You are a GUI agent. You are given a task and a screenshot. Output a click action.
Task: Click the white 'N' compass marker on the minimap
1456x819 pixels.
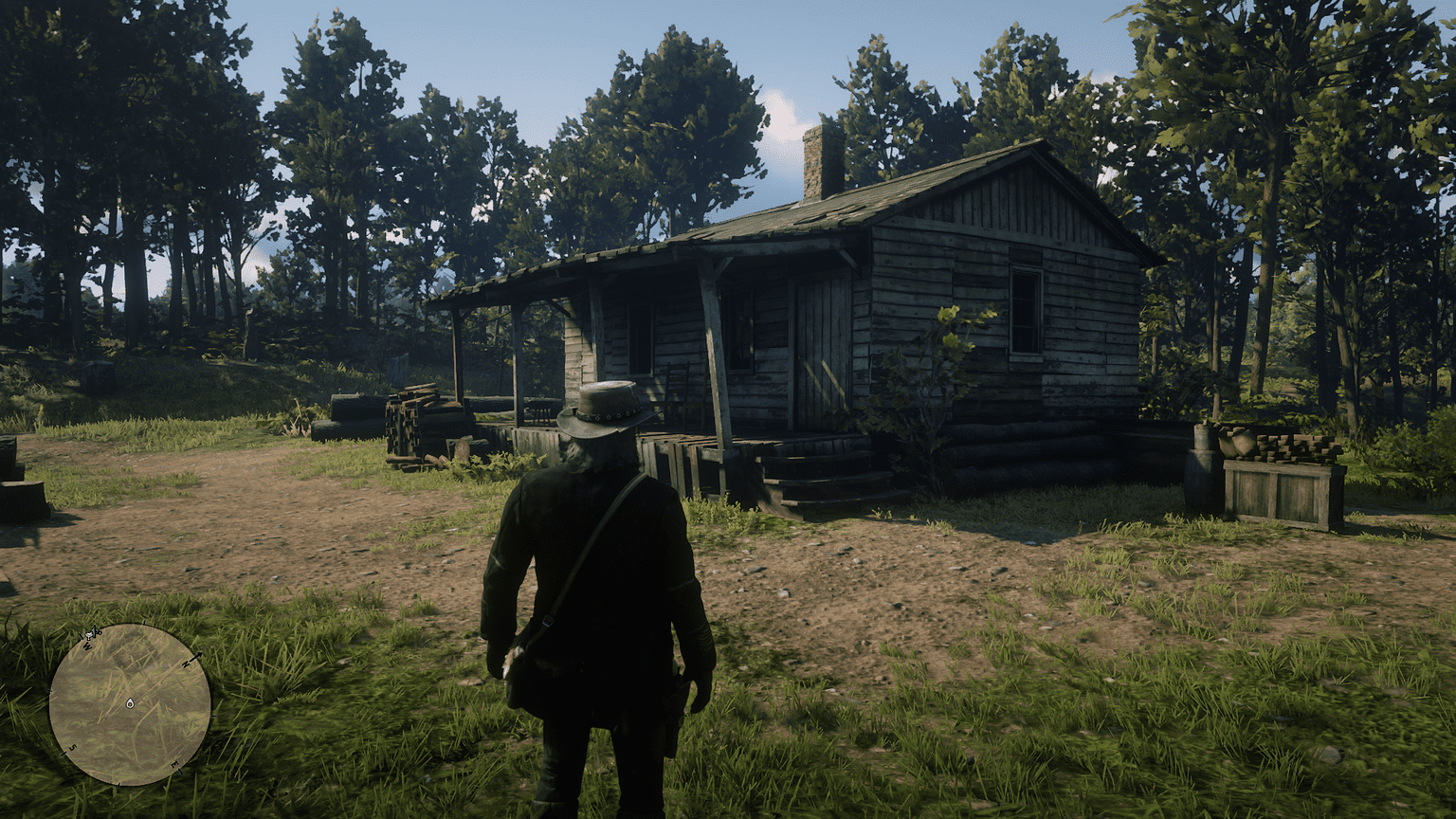[186, 664]
